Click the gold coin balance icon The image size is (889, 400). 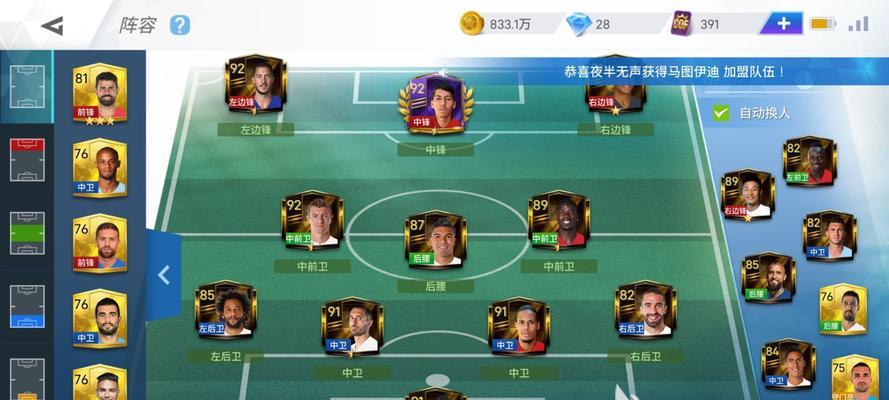pyautogui.click(x=472, y=24)
